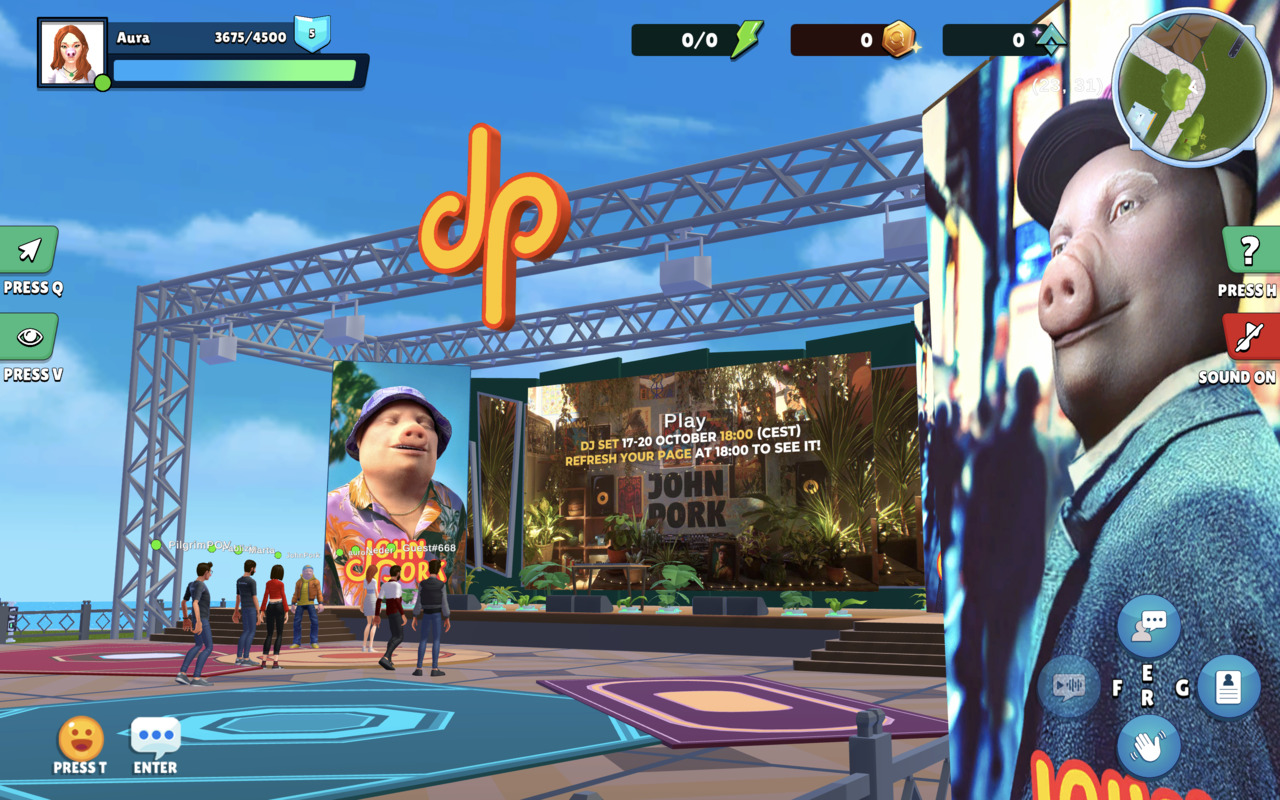Open the chat speech bubble button
Viewport: 1280px width, 800px height.
click(156, 738)
